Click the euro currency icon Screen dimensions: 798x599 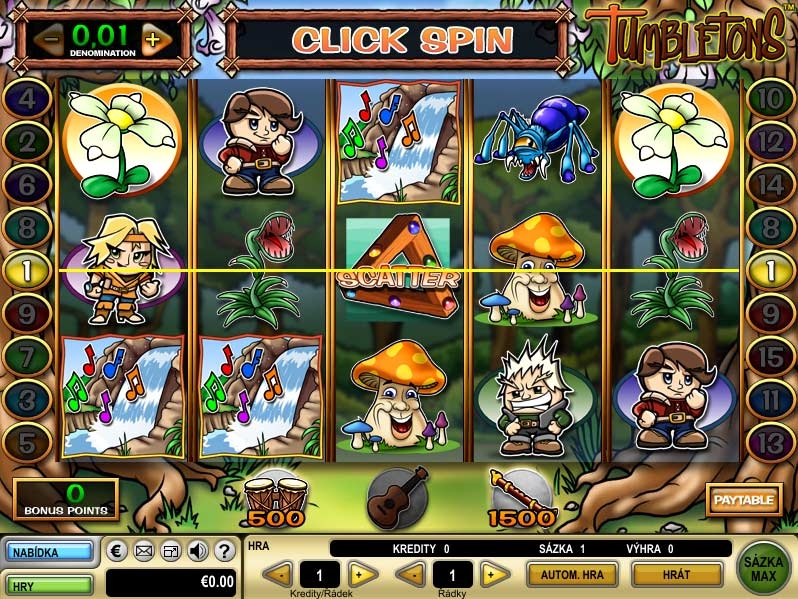(x=117, y=550)
